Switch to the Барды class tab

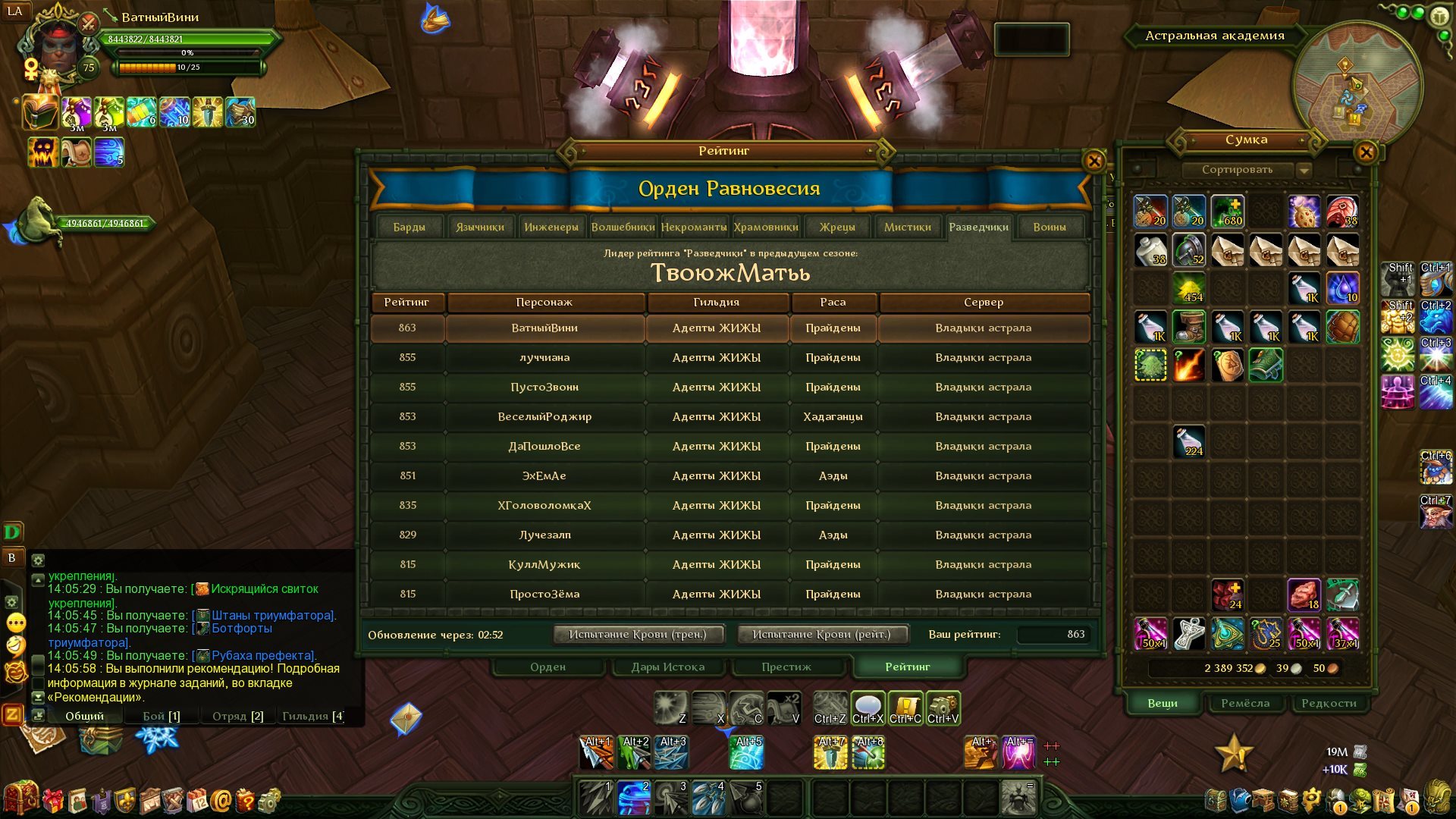point(409,227)
